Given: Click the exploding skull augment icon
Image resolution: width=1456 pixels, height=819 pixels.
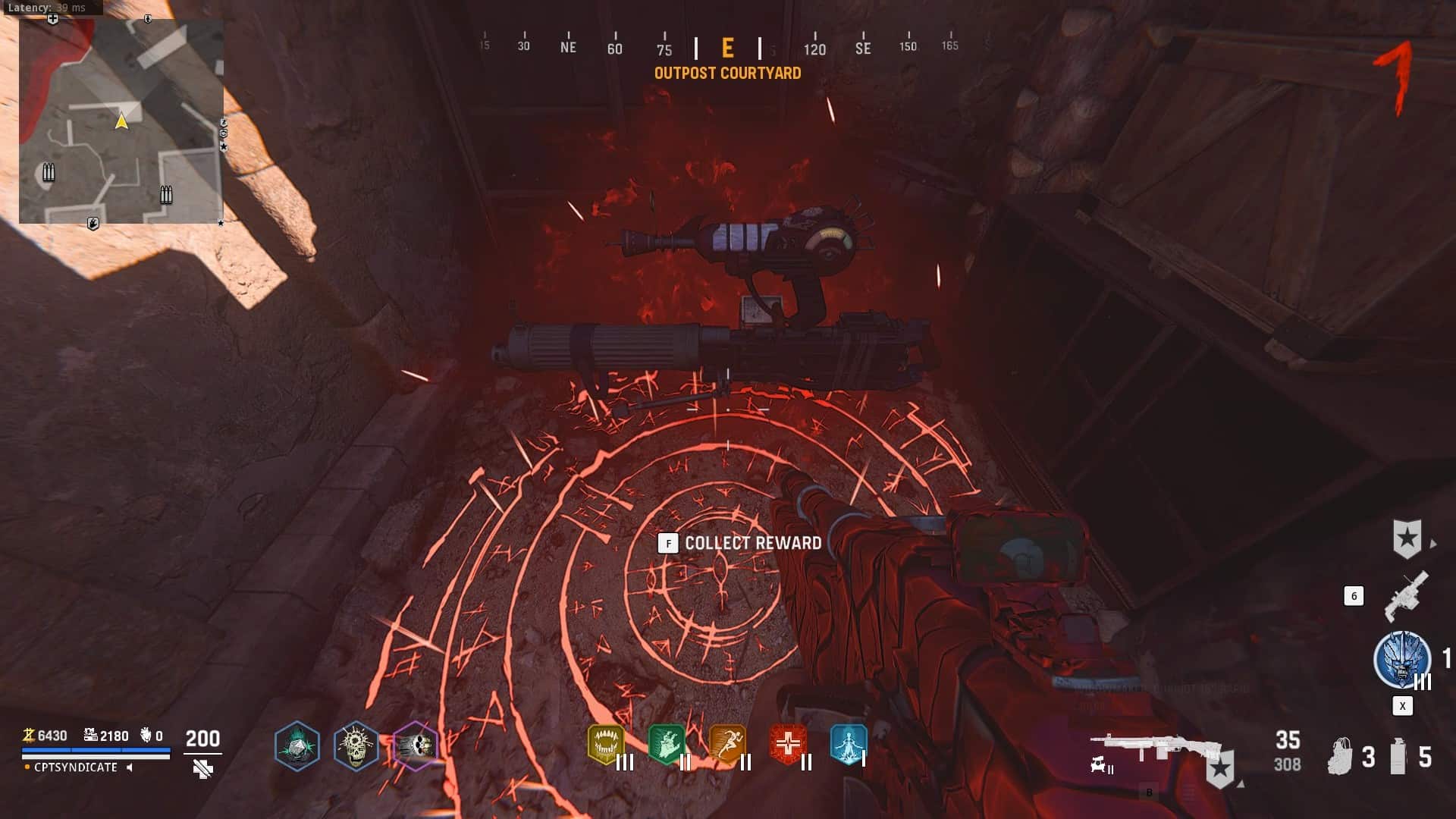Looking at the screenshot, I should click(x=356, y=745).
